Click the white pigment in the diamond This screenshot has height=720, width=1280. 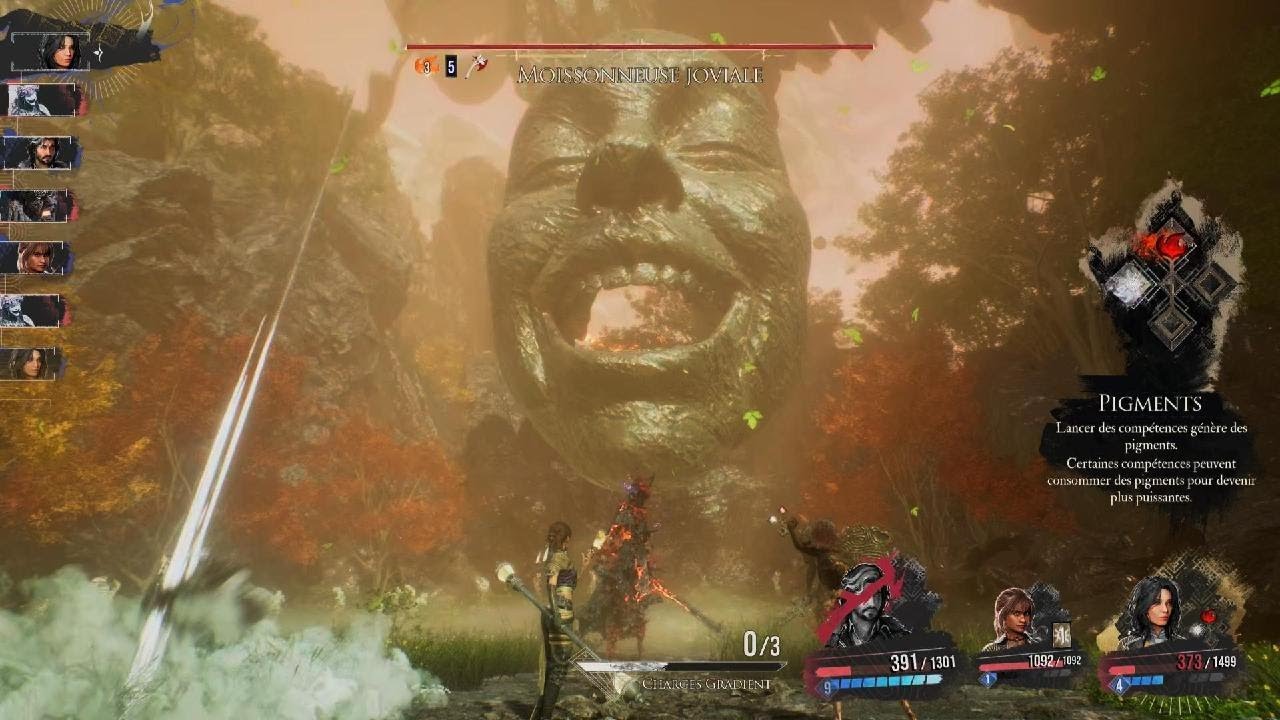click(x=1129, y=286)
